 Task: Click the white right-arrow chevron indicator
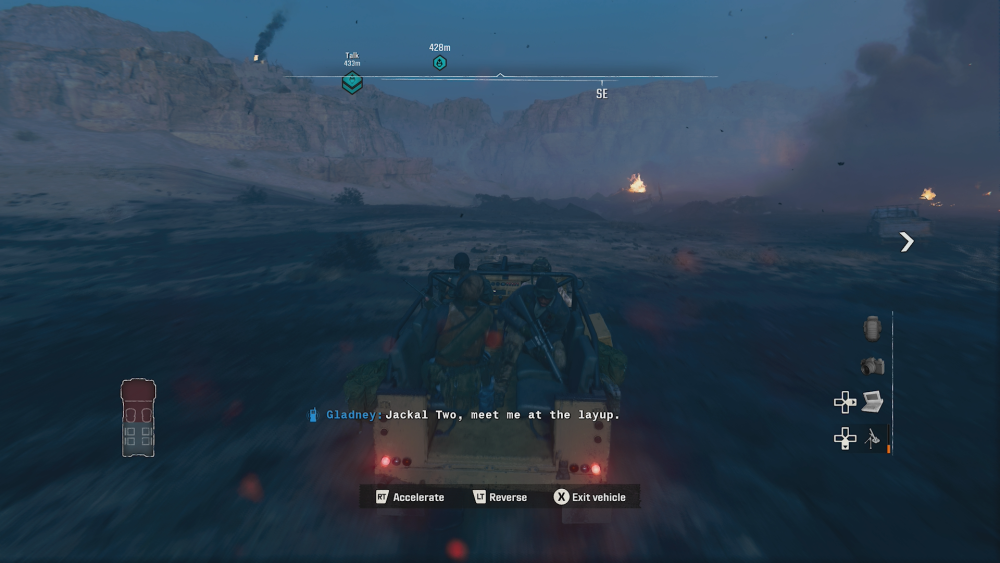point(906,241)
